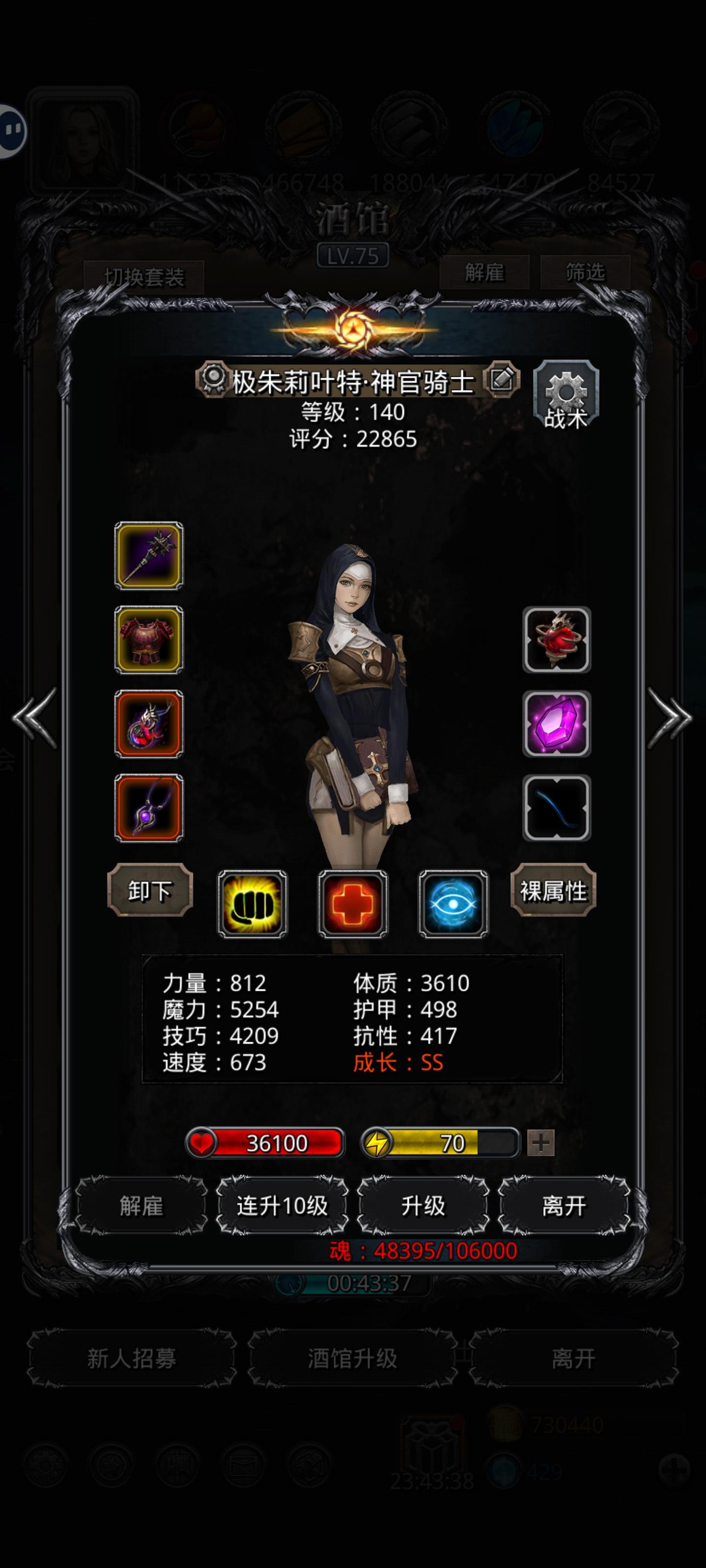Toggle the yellow fist attack stat view
This screenshot has height=1568, width=706.
click(252, 902)
